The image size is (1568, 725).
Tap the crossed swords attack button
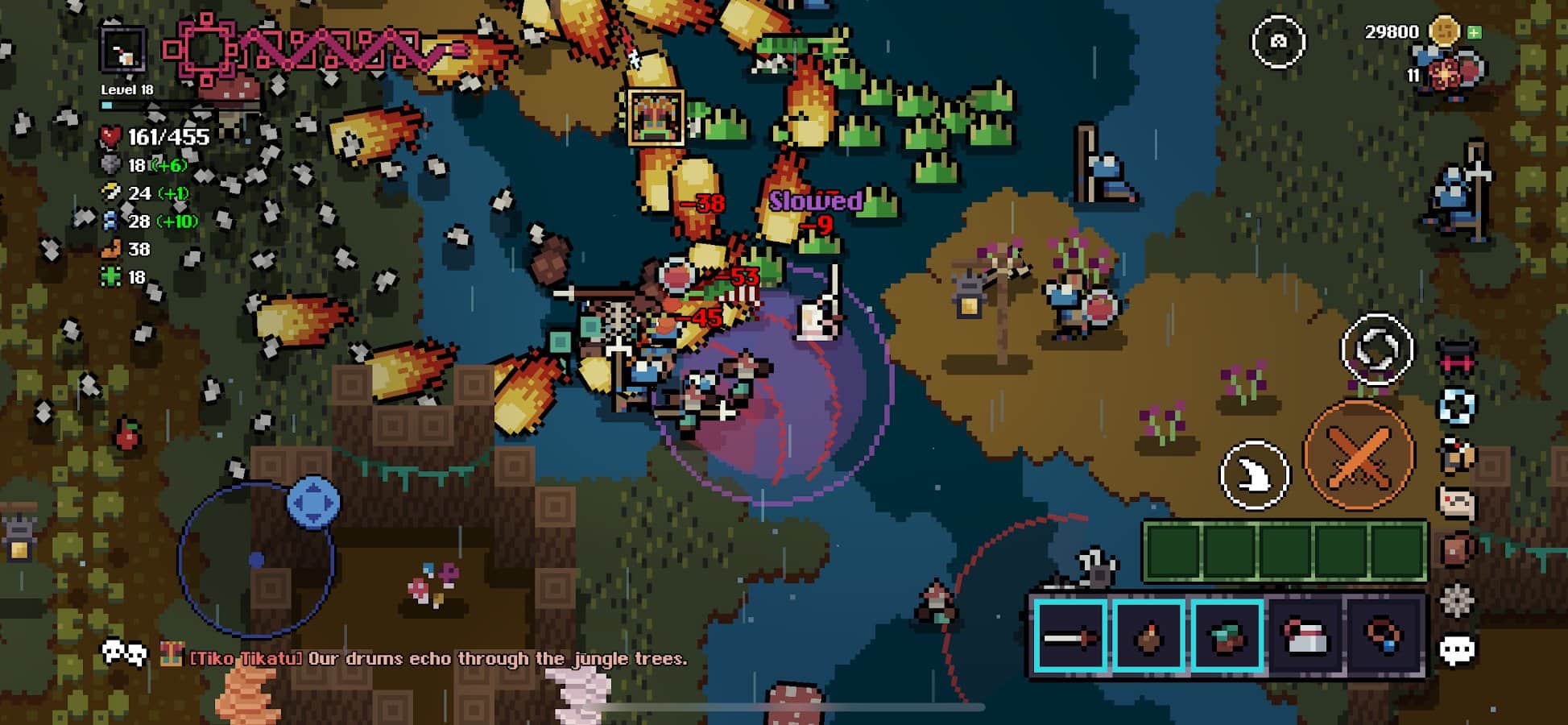(x=1359, y=457)
